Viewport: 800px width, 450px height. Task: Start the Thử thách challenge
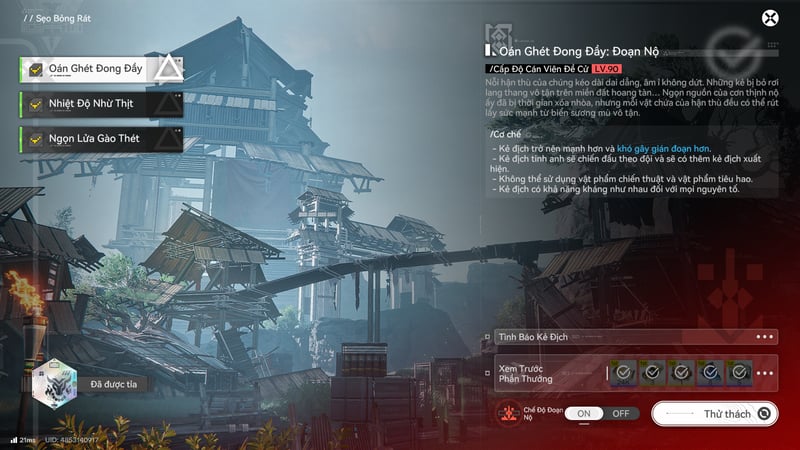(714, 413)
